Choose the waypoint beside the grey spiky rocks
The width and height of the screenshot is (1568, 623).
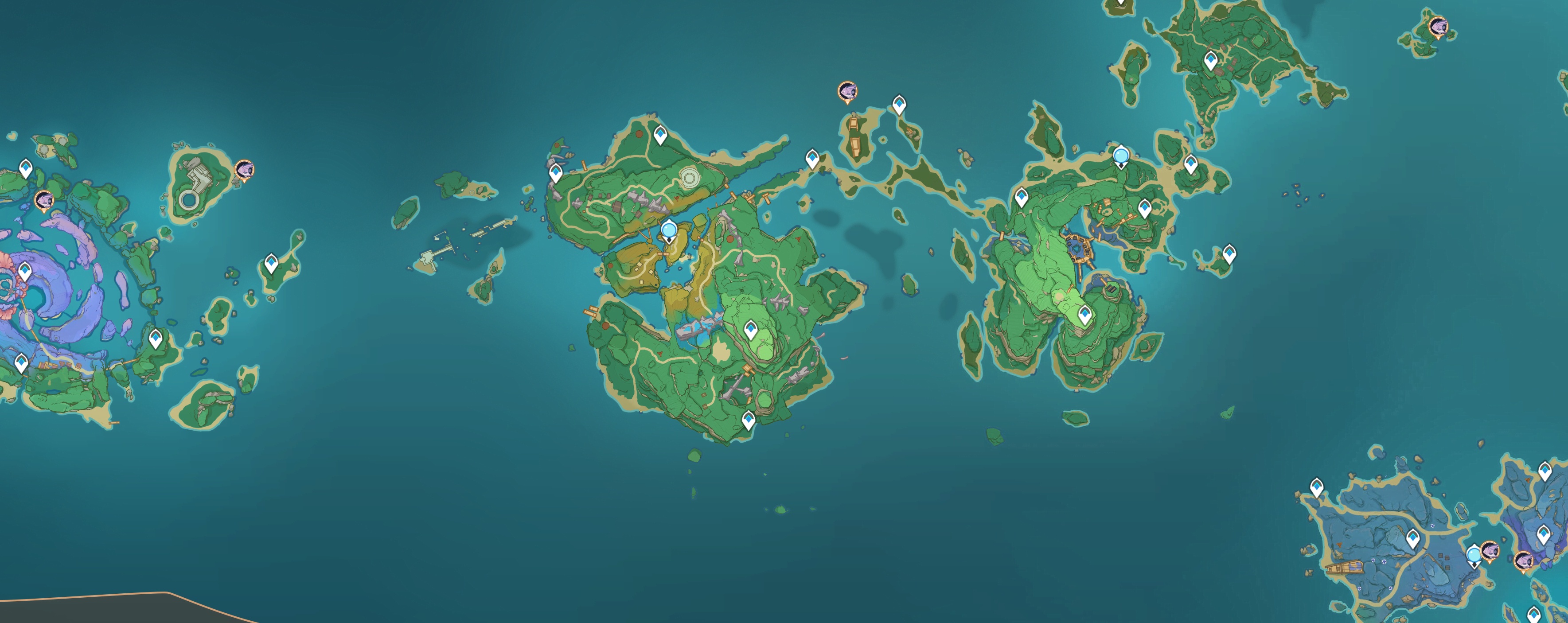tap(555, 173)
